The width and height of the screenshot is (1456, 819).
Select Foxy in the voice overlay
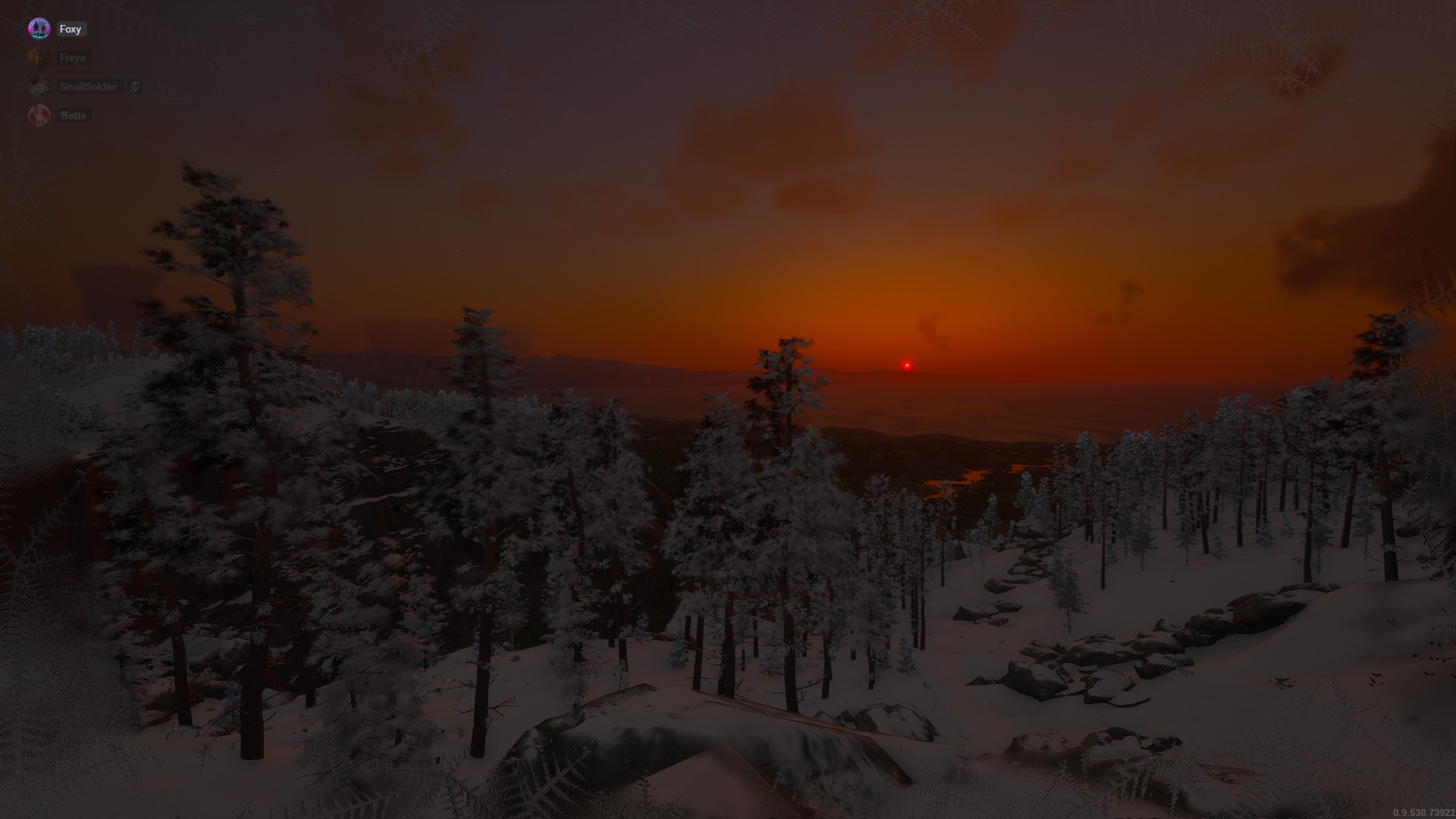click(x=70, y=29)
